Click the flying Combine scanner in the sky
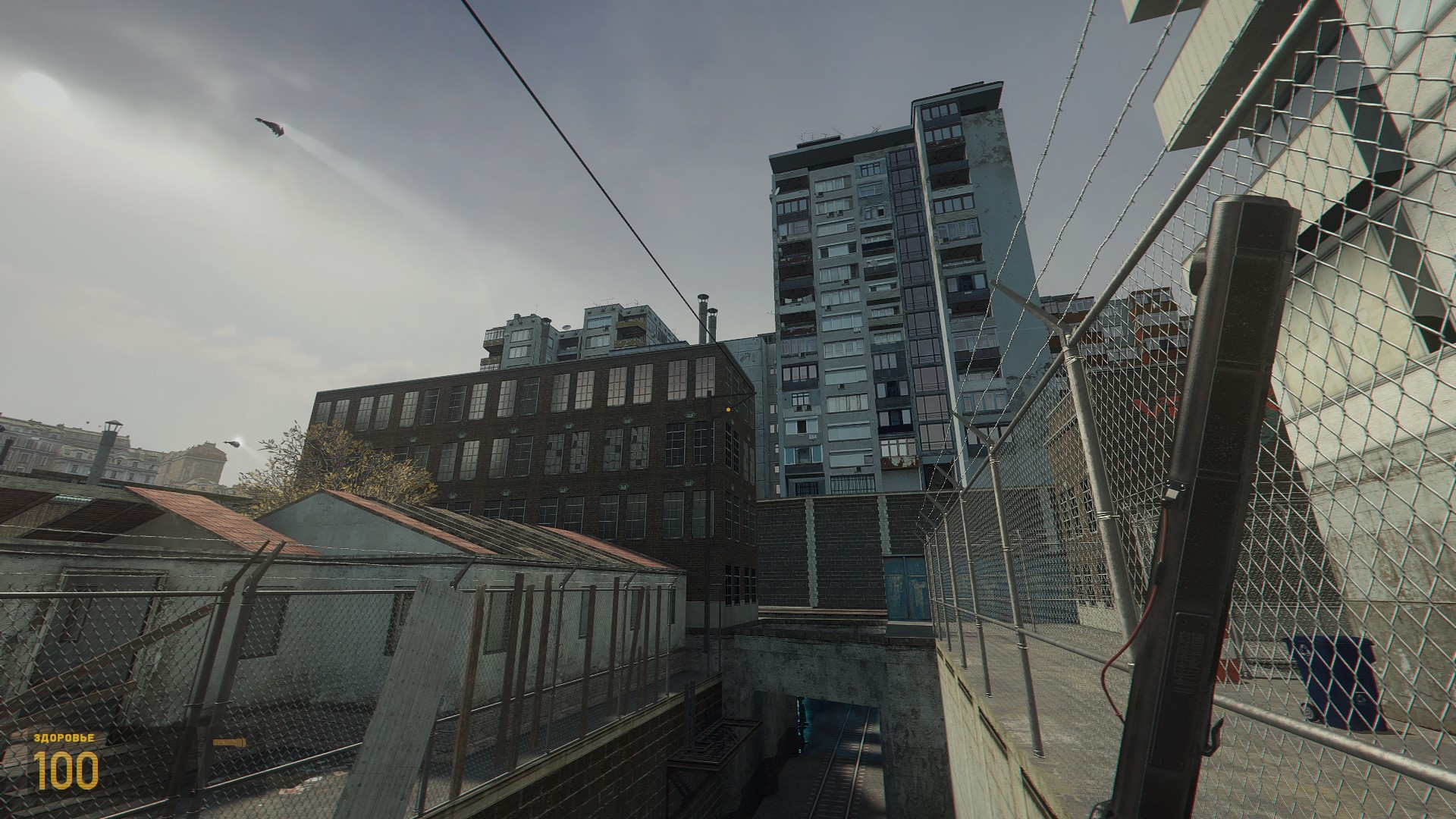This screenshot has width=1456, height=819. (270, 126)
